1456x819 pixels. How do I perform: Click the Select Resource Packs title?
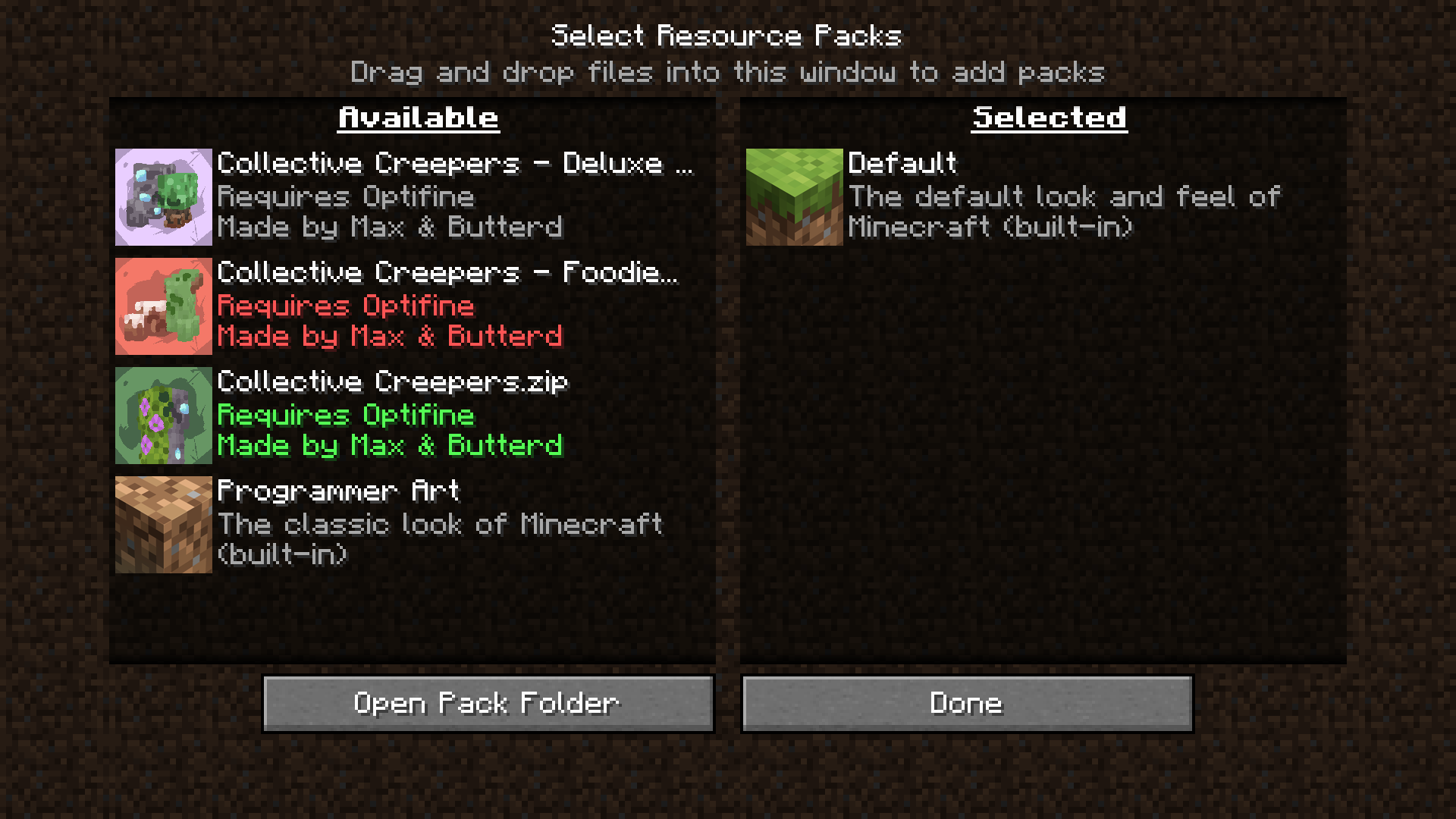point(727,34)
